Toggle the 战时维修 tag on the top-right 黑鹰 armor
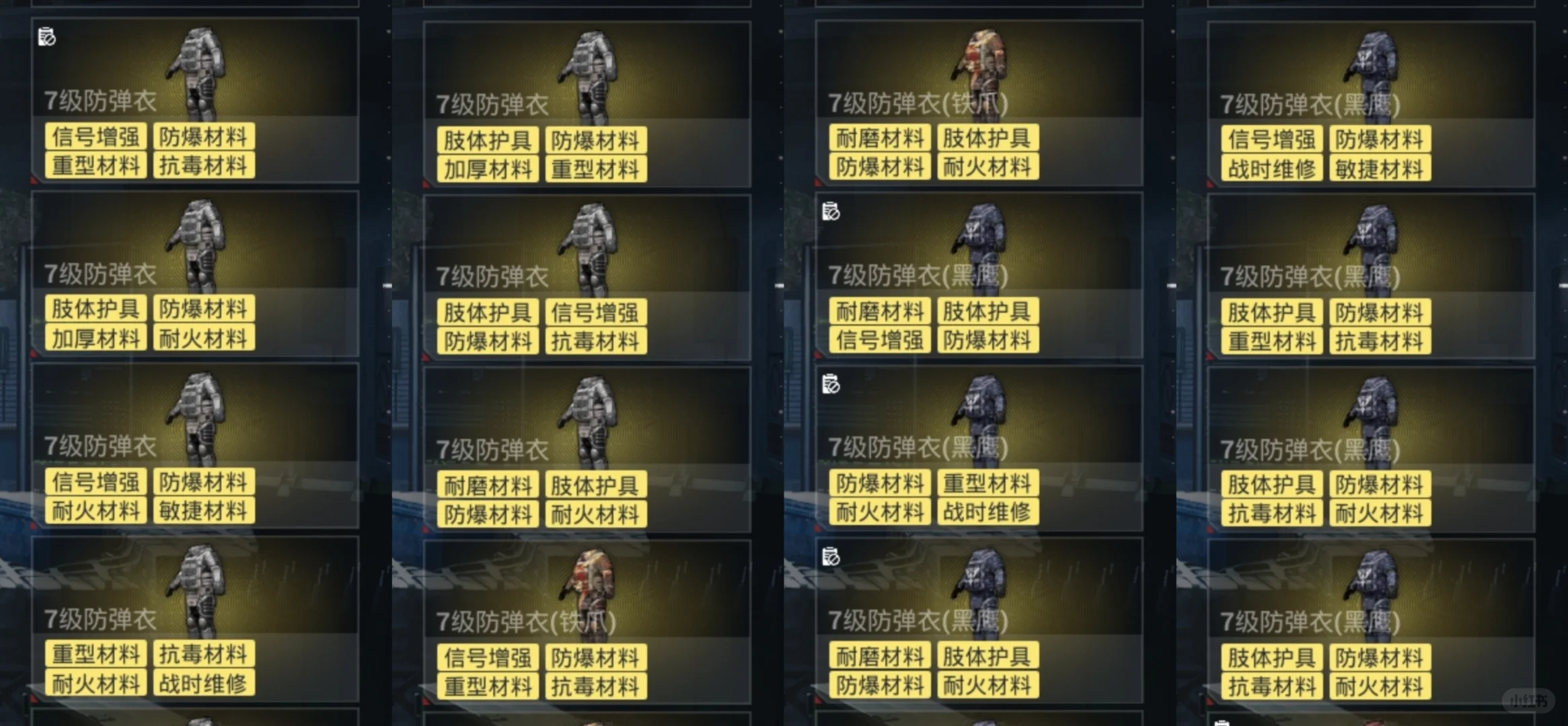This screenshot has width=1568, height=726. tap(1270, 167)
